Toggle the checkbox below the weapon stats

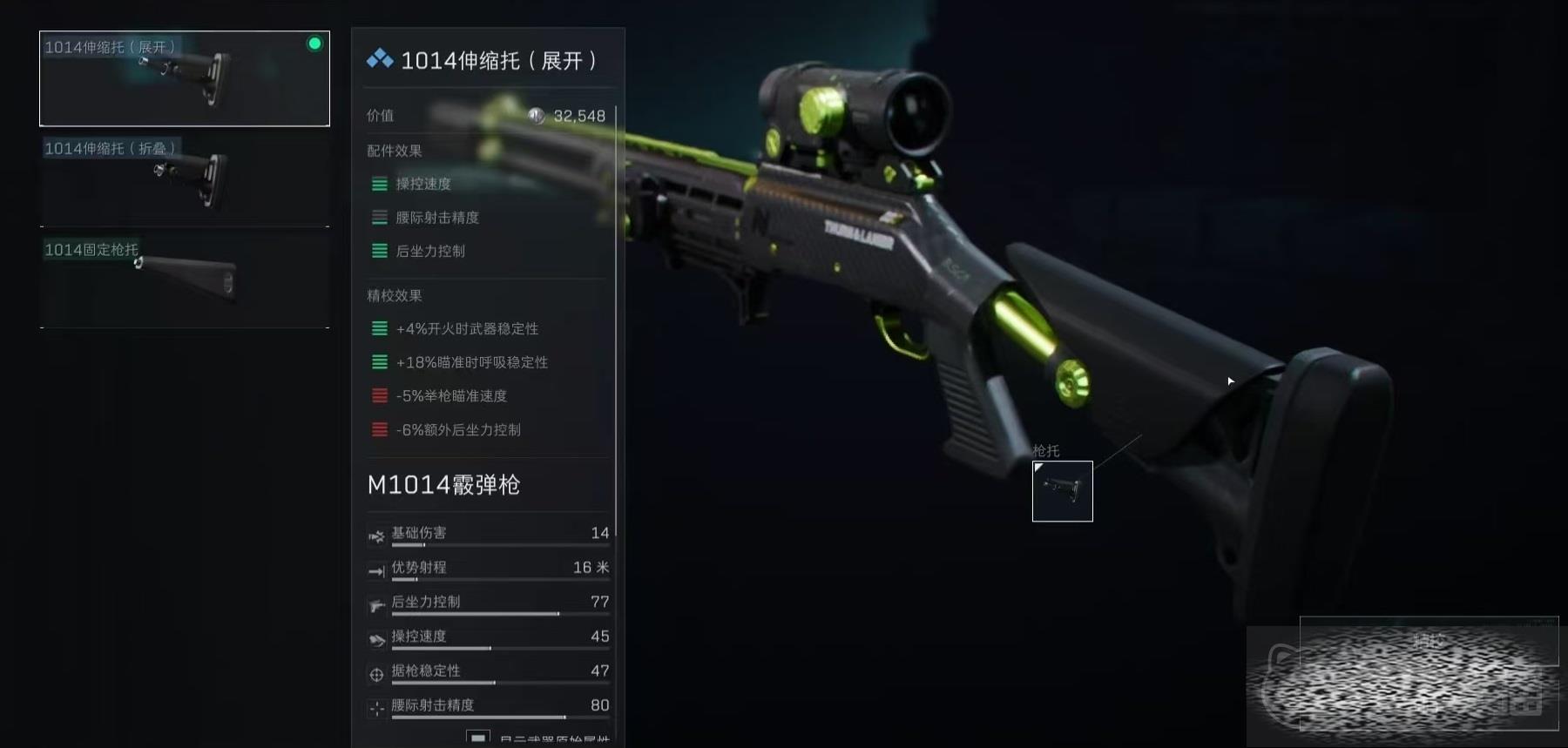[x=477, y=738]
